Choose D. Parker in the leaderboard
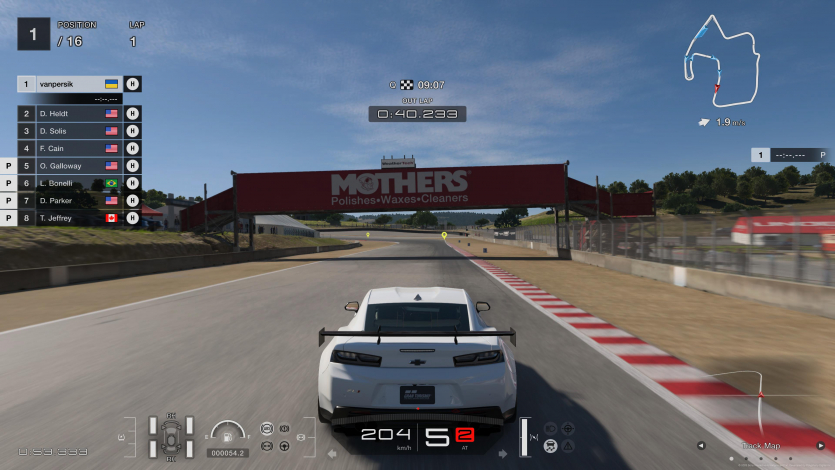835x470 pixels. (x=70, y=201)
